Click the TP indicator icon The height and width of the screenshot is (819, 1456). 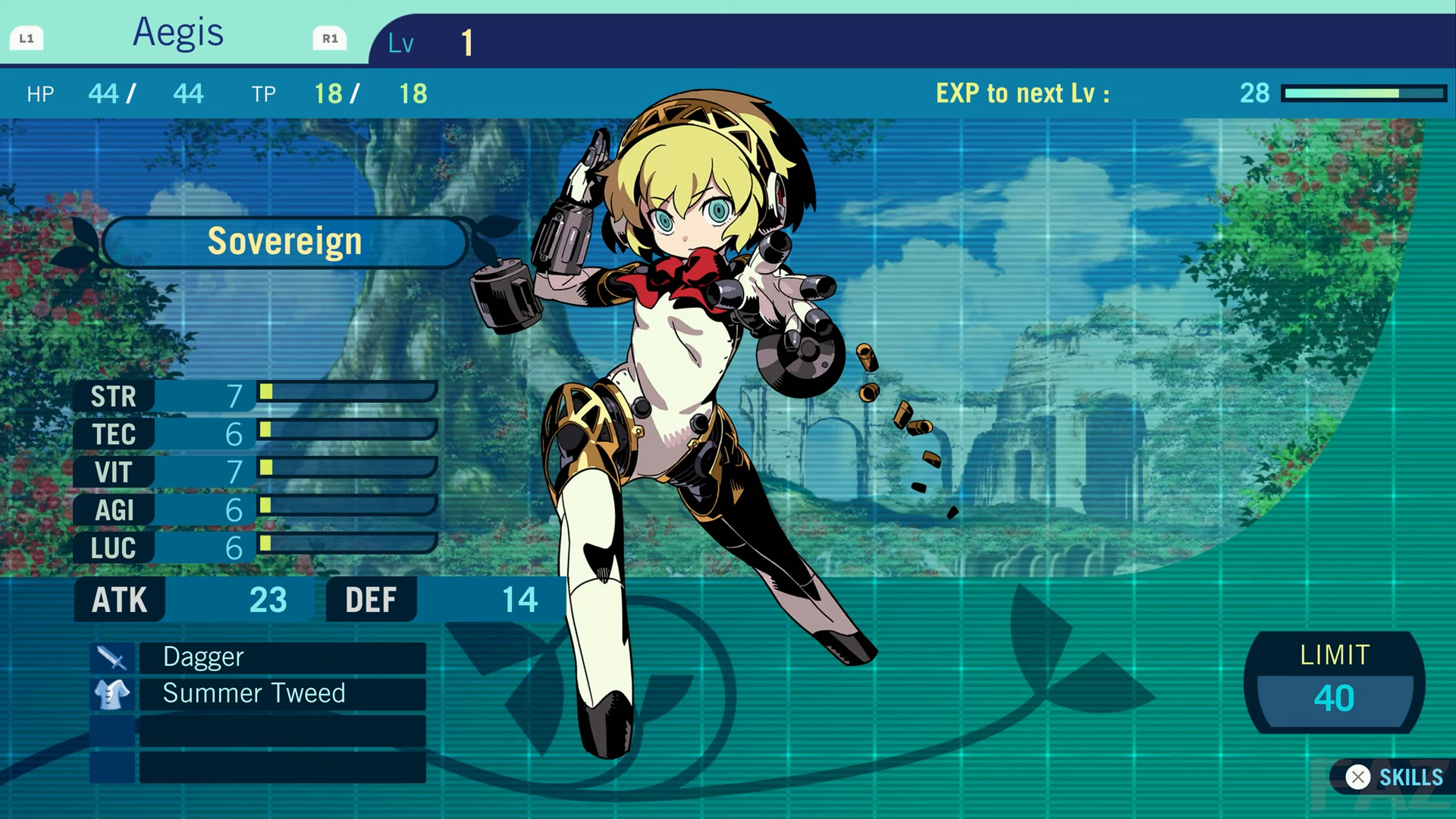(x=263, y=94)
